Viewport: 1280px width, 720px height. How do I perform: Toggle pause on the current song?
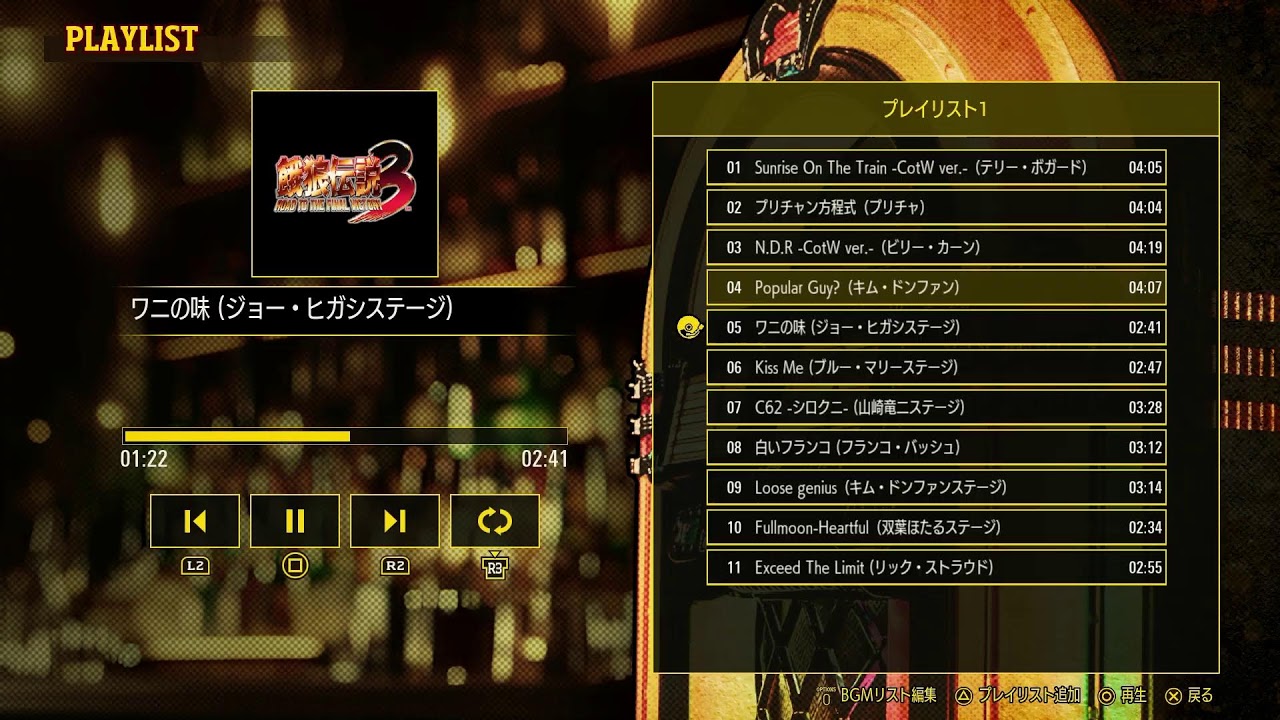point(294,521)
